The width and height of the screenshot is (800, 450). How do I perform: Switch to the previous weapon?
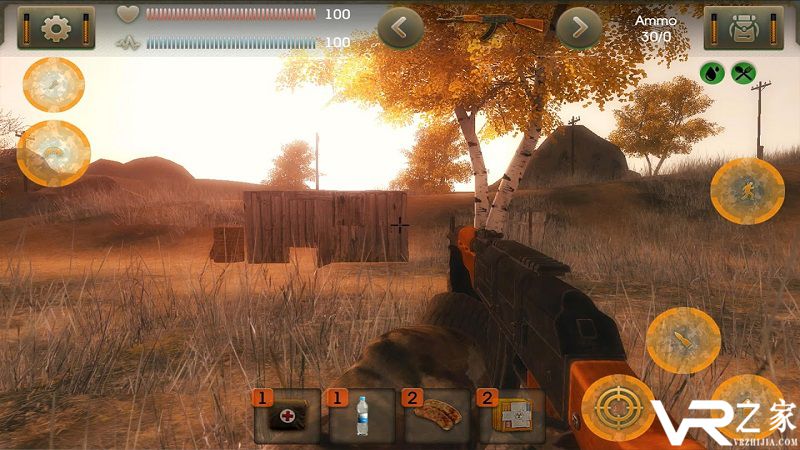point(399,28)
